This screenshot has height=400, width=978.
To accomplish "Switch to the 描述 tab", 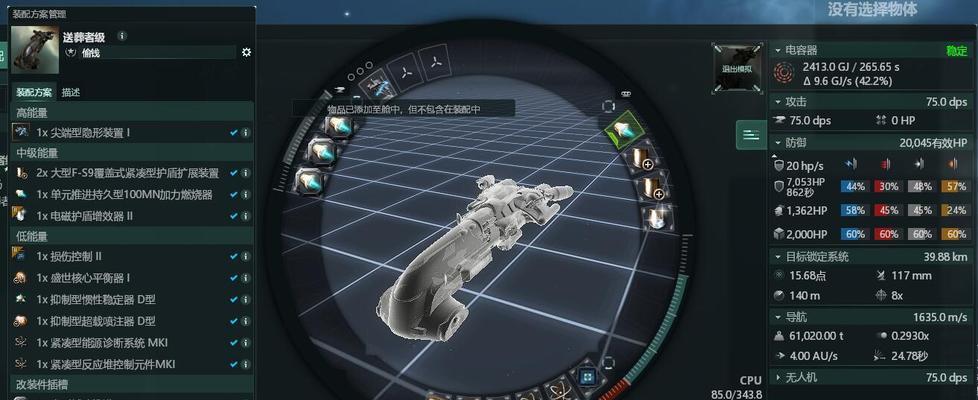I will (71, 92).
